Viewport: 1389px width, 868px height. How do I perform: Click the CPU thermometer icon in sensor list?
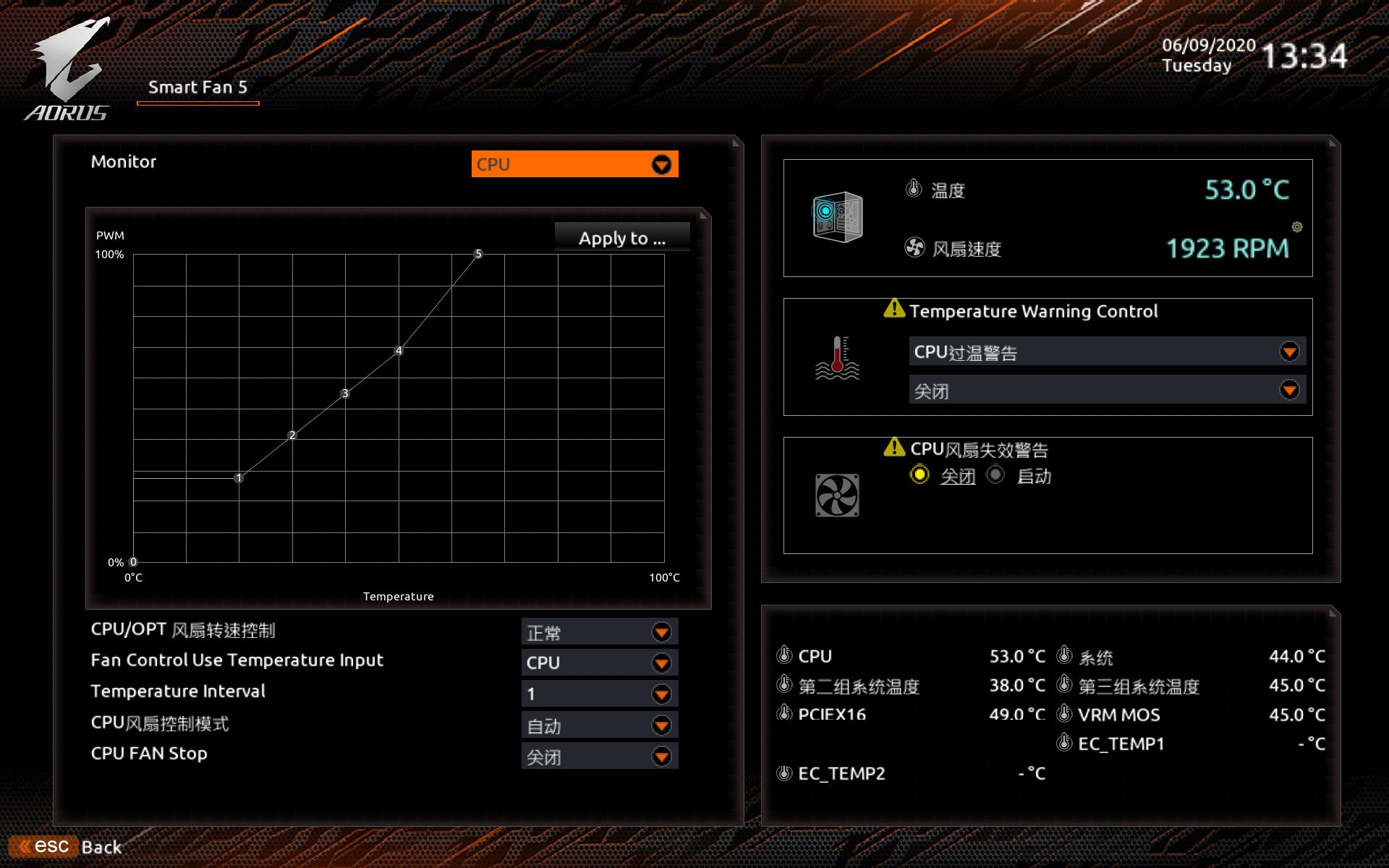(783, 655)
